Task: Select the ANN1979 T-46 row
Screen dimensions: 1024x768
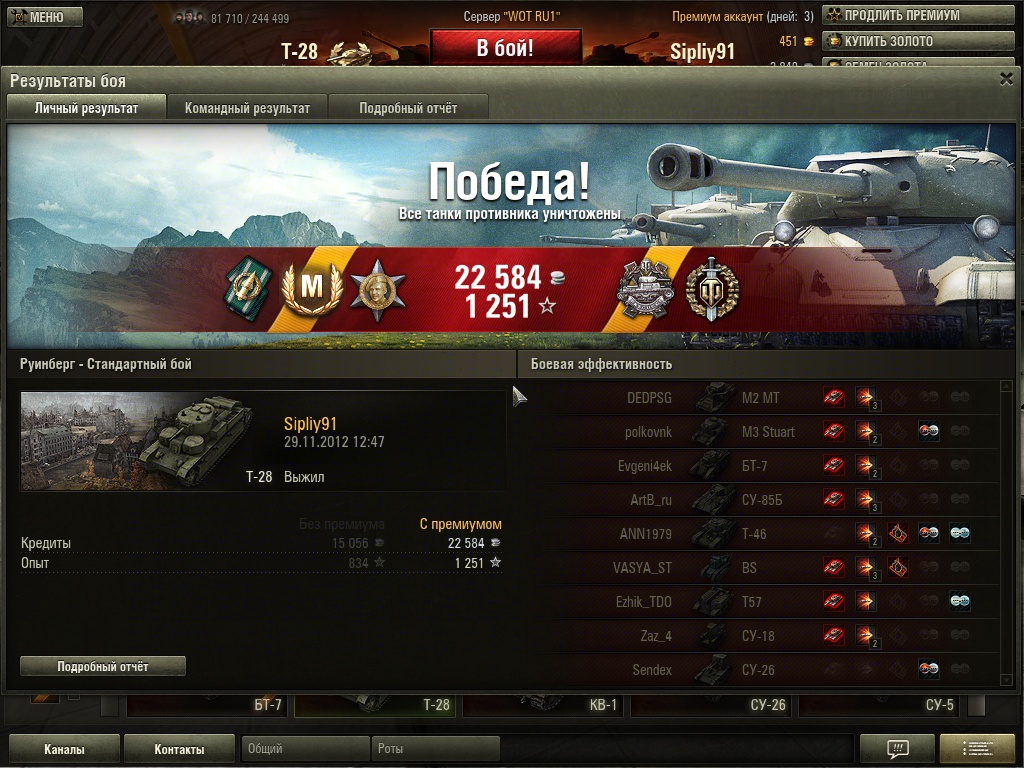Action: (700, 534)
